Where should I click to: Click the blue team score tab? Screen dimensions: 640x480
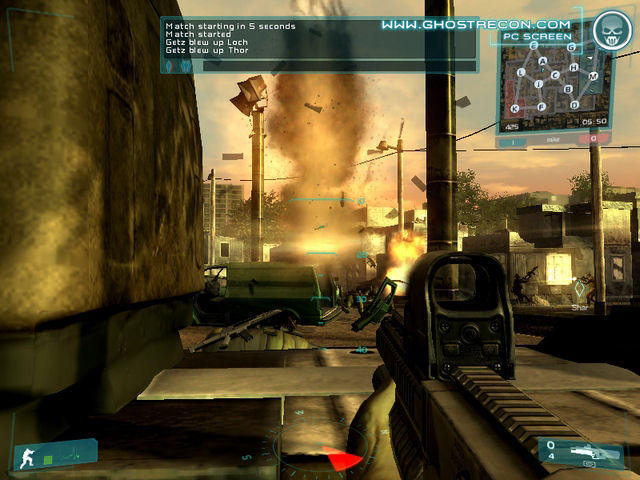pyautogui.click(x=515, y=139)
